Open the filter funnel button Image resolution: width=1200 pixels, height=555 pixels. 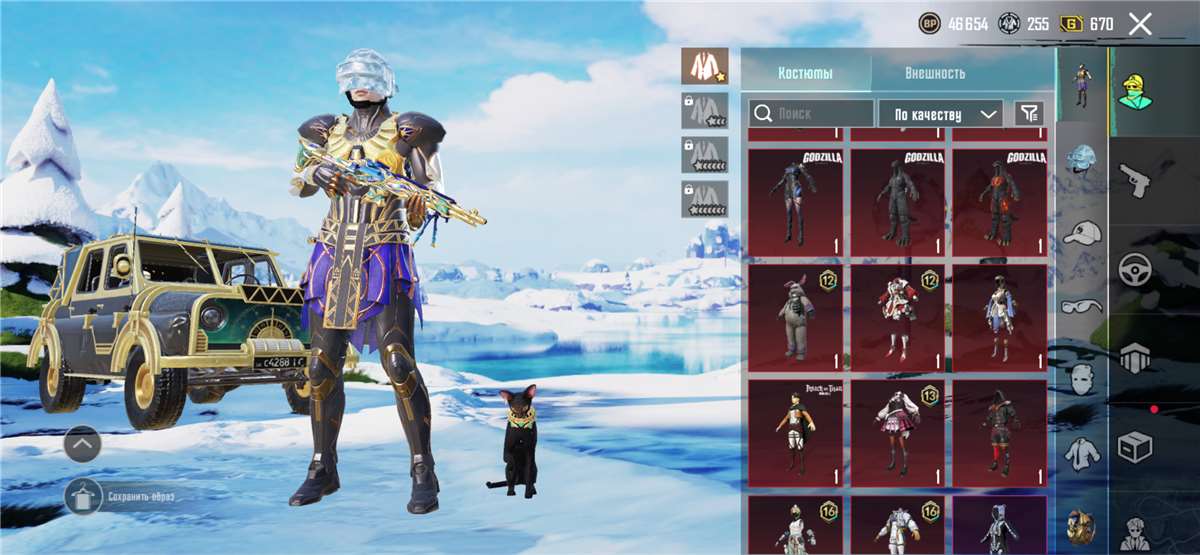pyautogui.click(x=1028, y=114)
